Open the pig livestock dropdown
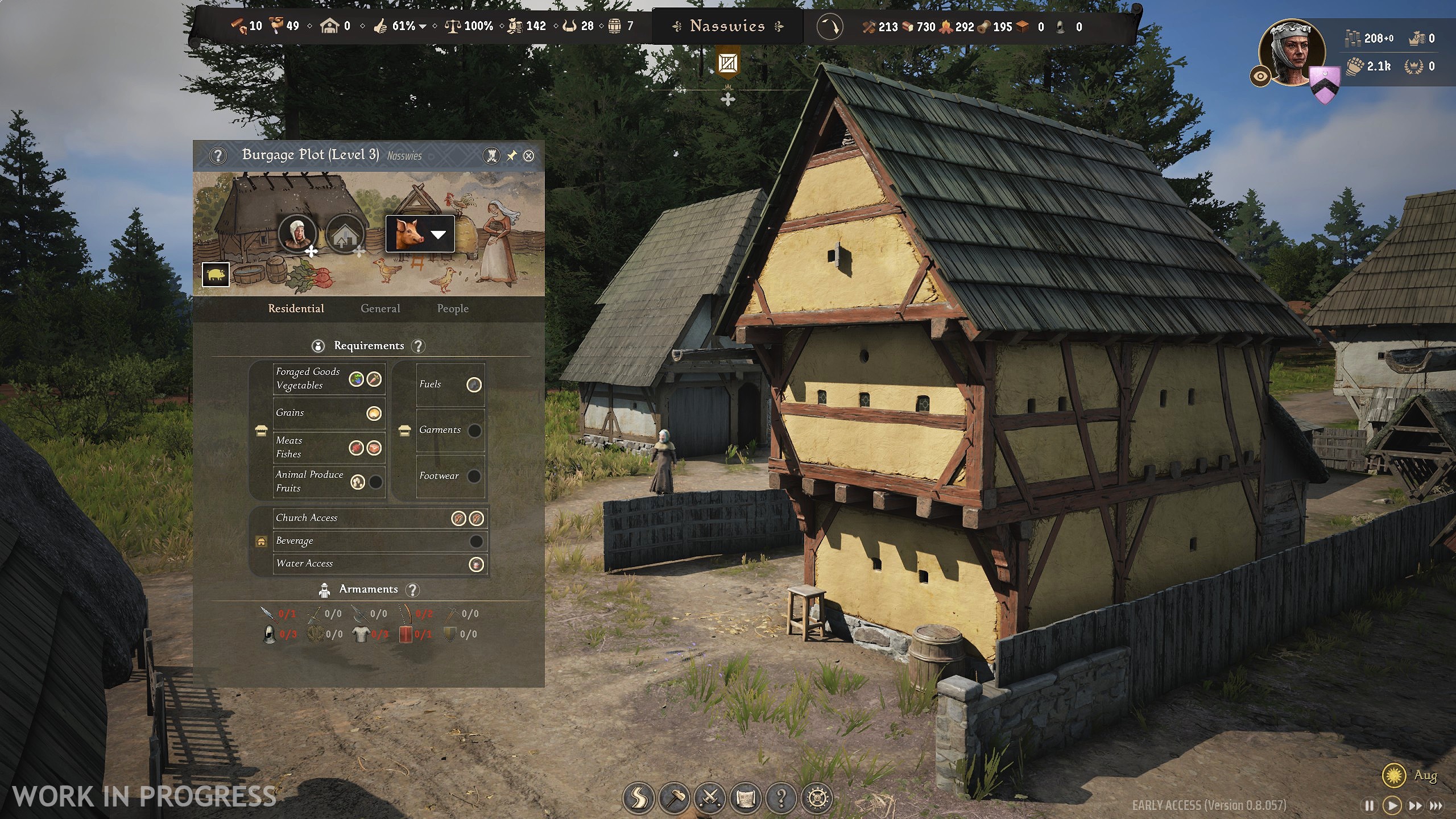The width and height of the screenshot is (1456, 819). click(x=438, y=234)
